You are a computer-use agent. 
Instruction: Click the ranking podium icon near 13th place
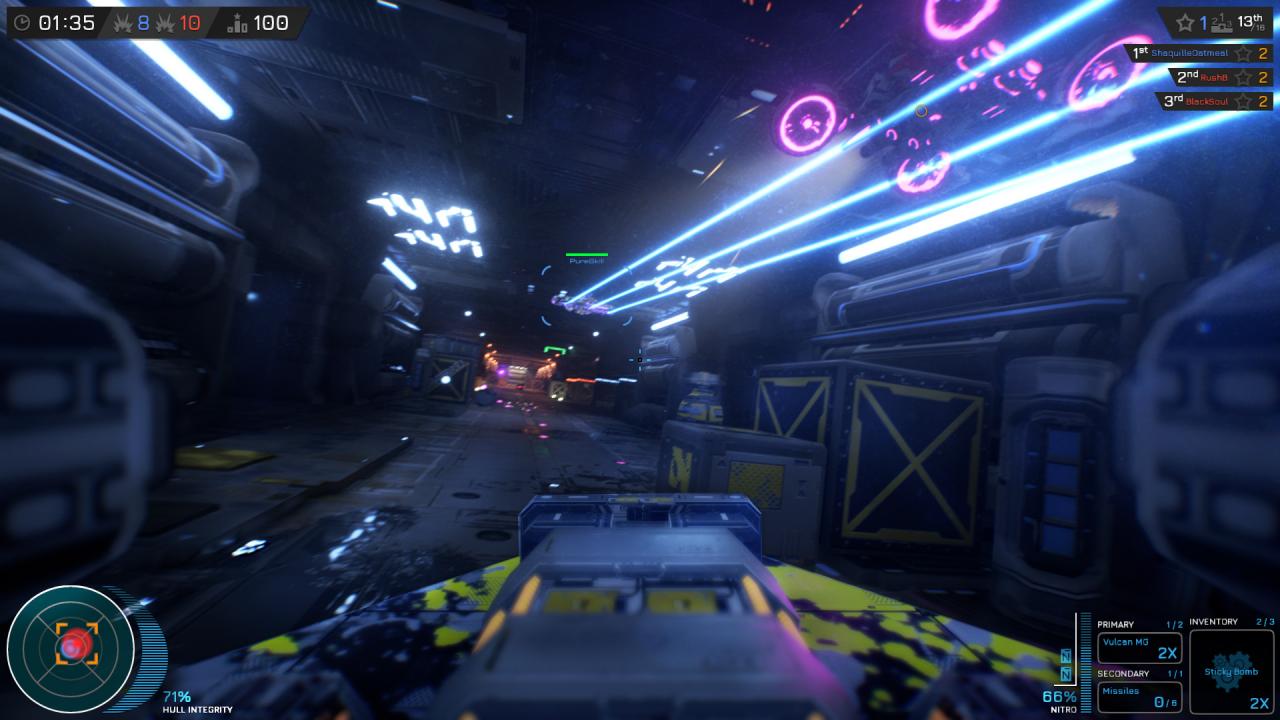[x=1221, y=24]
